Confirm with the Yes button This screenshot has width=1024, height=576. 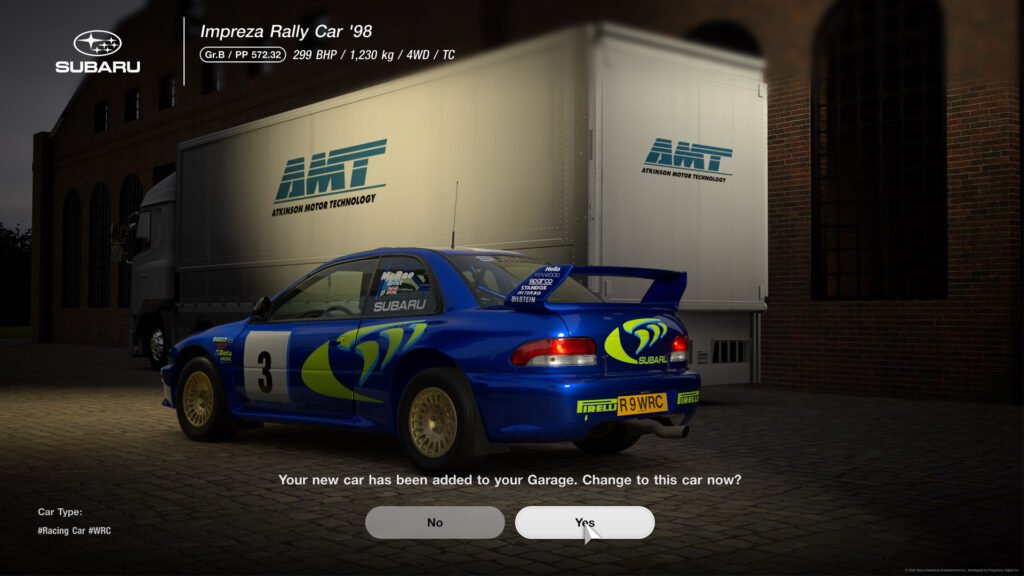584,522
